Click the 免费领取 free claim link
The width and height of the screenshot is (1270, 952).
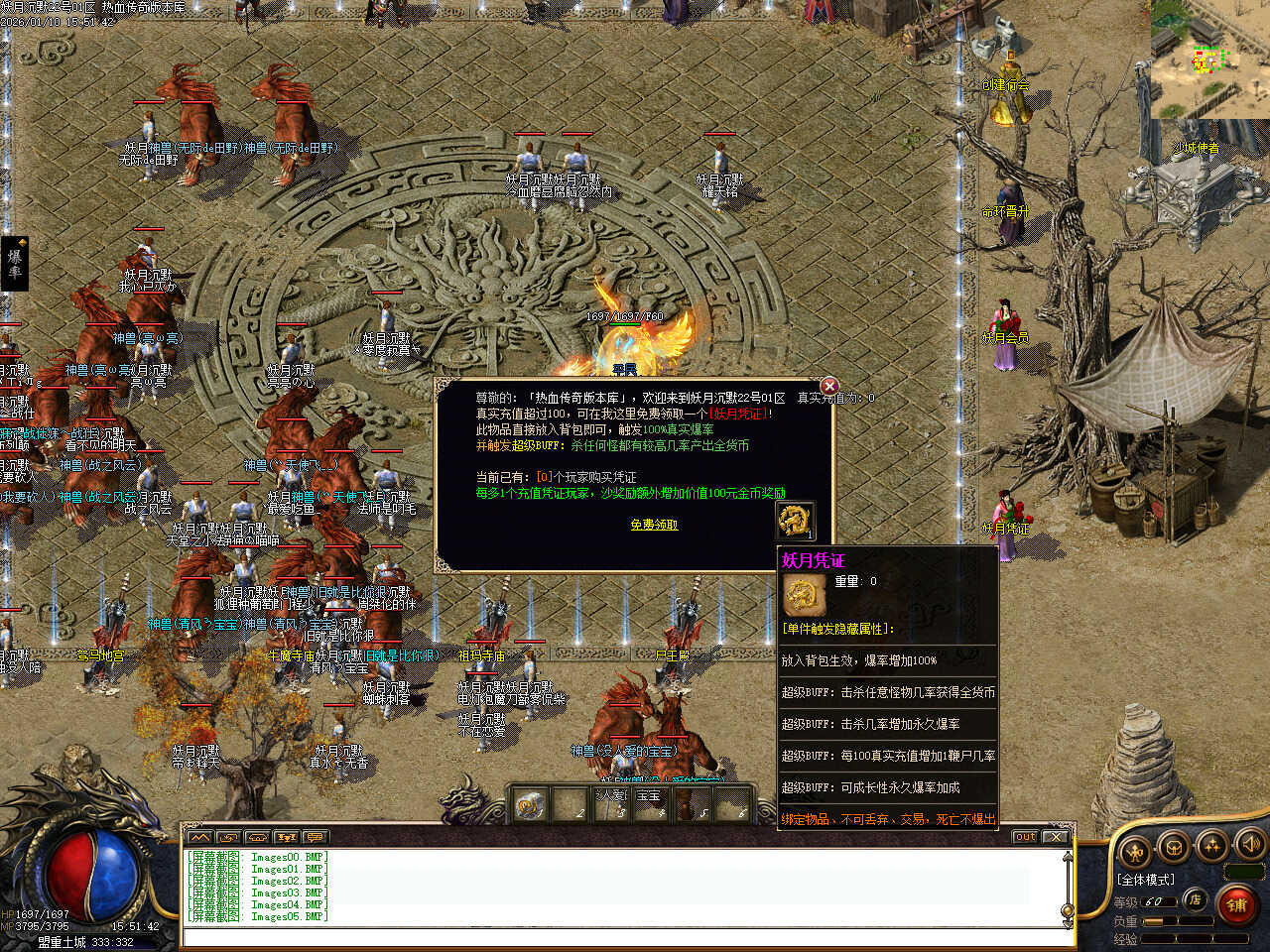tap(654, 525)
